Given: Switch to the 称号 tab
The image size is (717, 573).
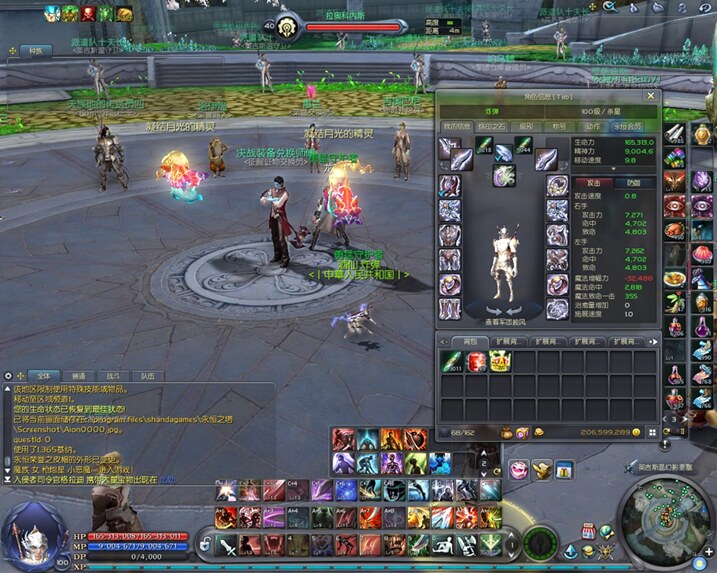Looking at the screenshot, I should pos(557,127).
